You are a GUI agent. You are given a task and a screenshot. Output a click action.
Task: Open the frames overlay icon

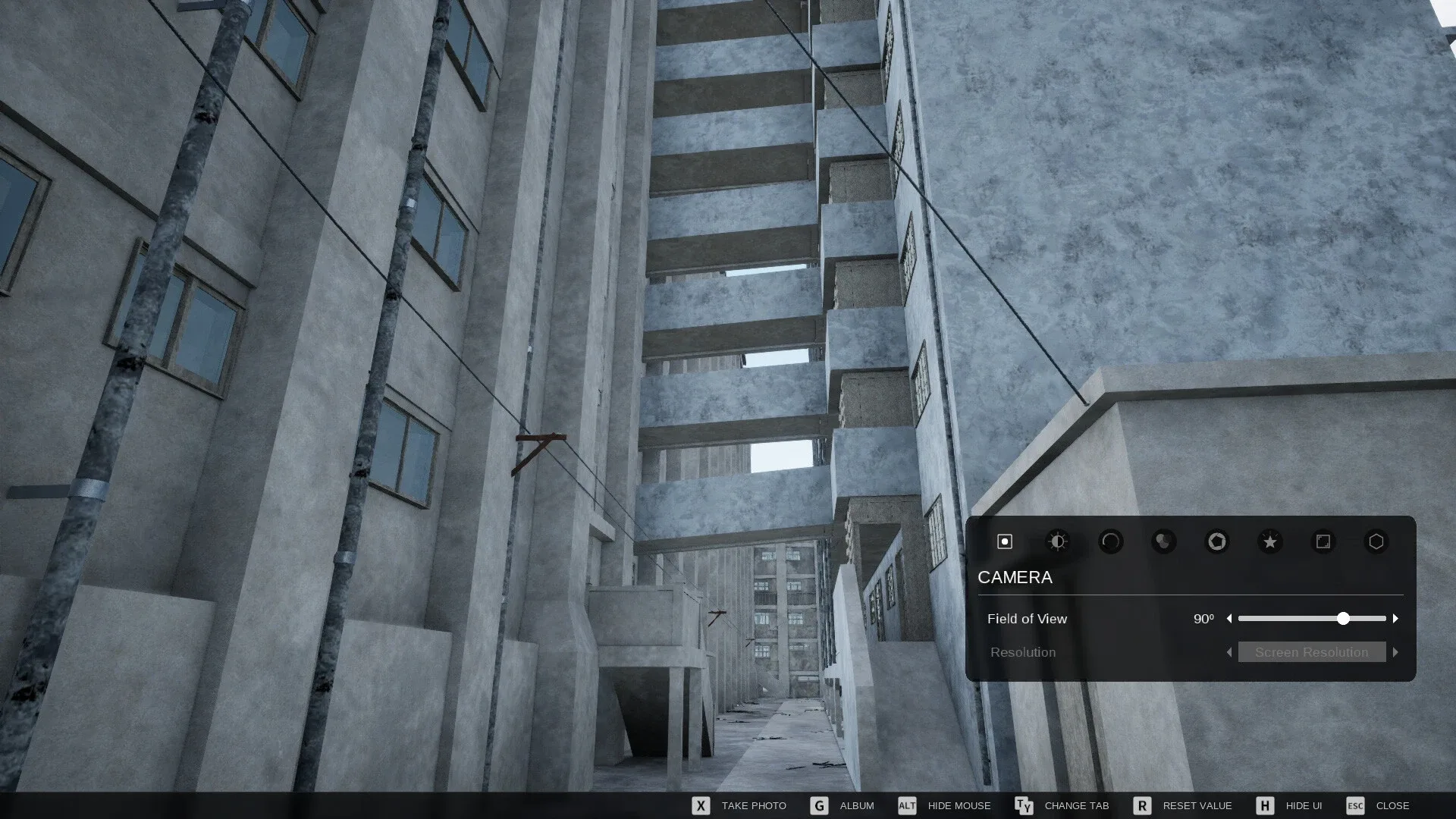(x=1323, y=541)
